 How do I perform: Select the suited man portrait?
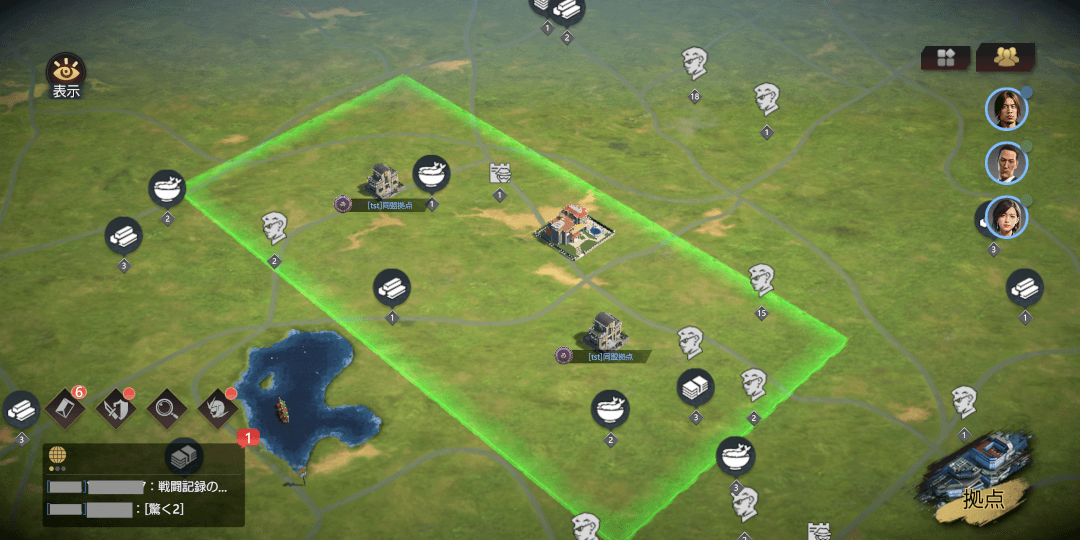coord(1006,162)
